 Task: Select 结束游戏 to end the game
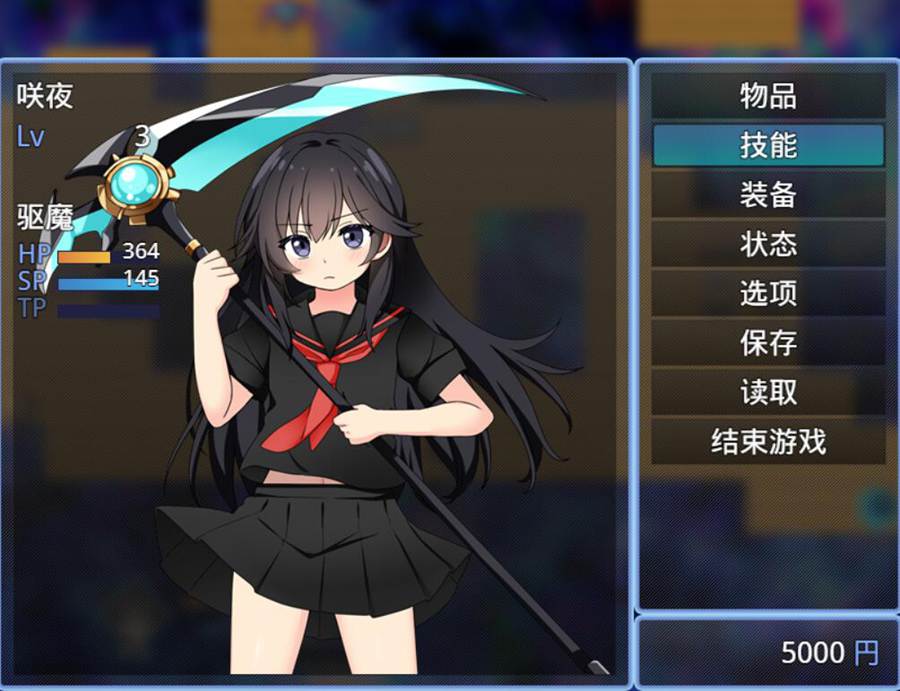tap(768, 440)
